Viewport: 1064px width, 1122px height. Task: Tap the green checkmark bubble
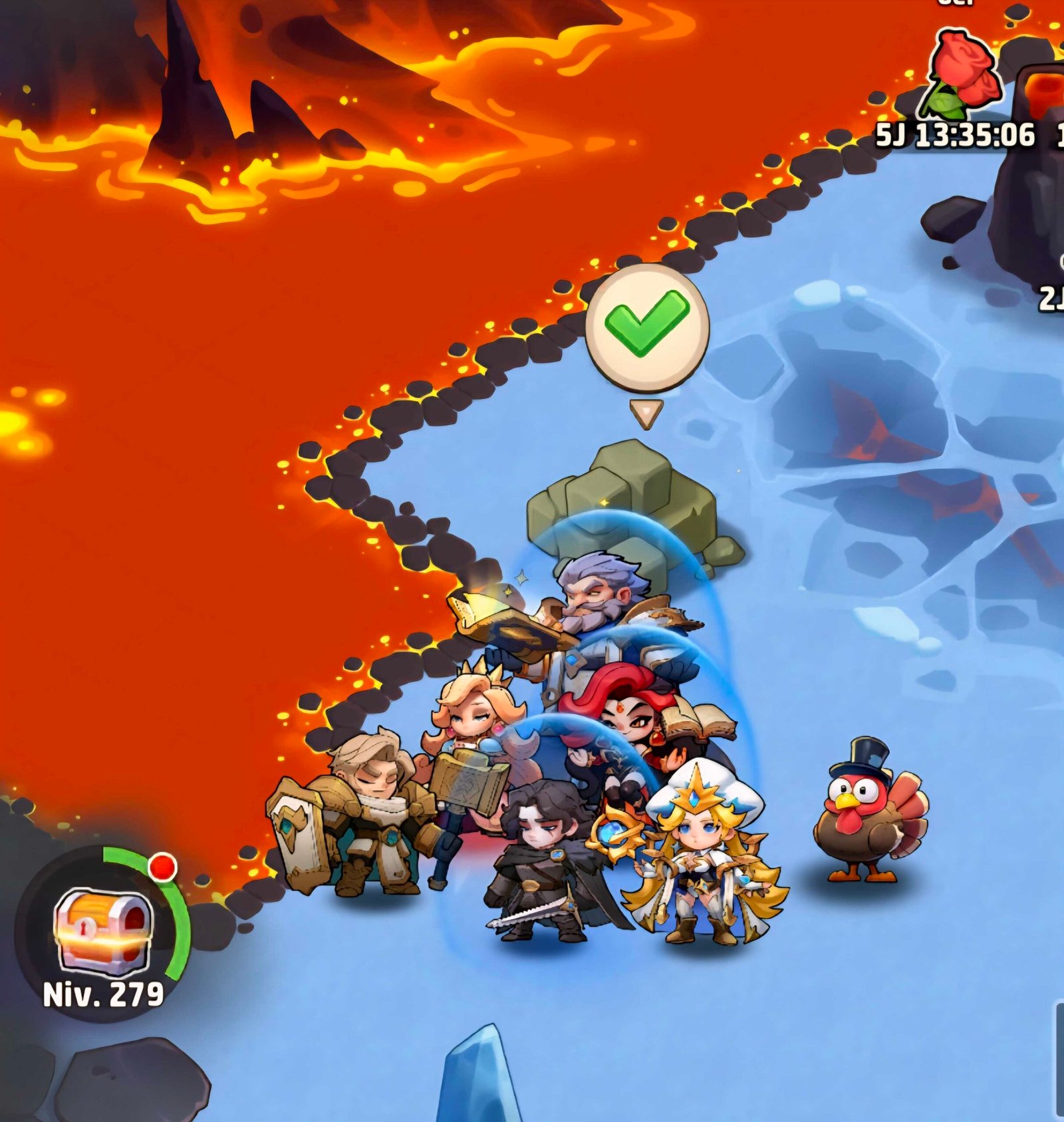[x=646, y=327]
